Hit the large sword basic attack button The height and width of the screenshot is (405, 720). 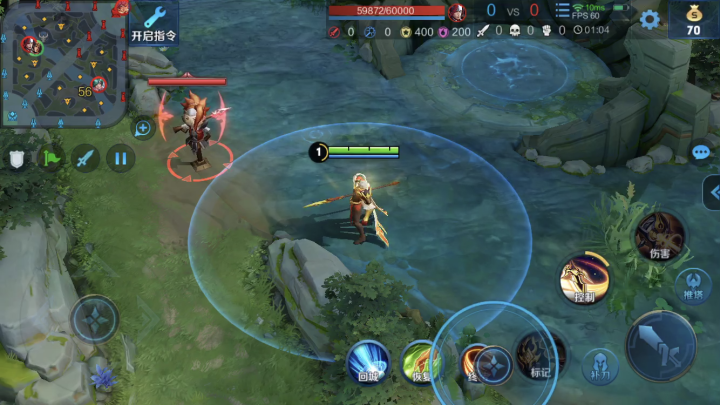coord(661,346)
